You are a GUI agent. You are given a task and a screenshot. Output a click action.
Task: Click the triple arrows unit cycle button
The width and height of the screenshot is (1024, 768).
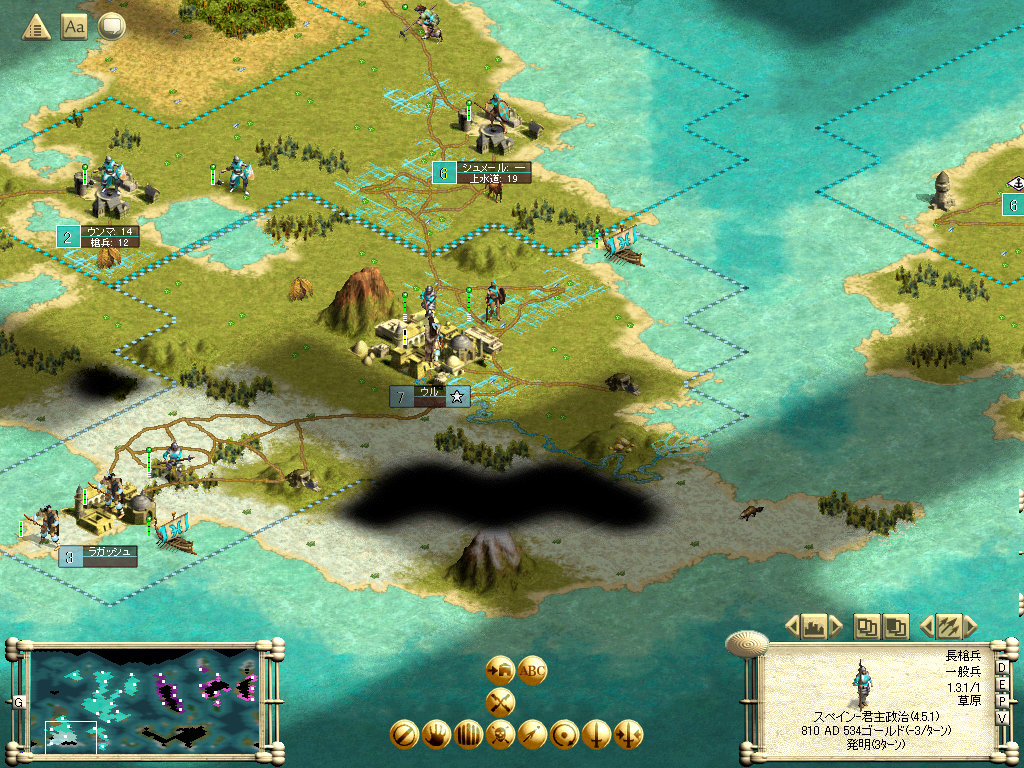point(948,627)
